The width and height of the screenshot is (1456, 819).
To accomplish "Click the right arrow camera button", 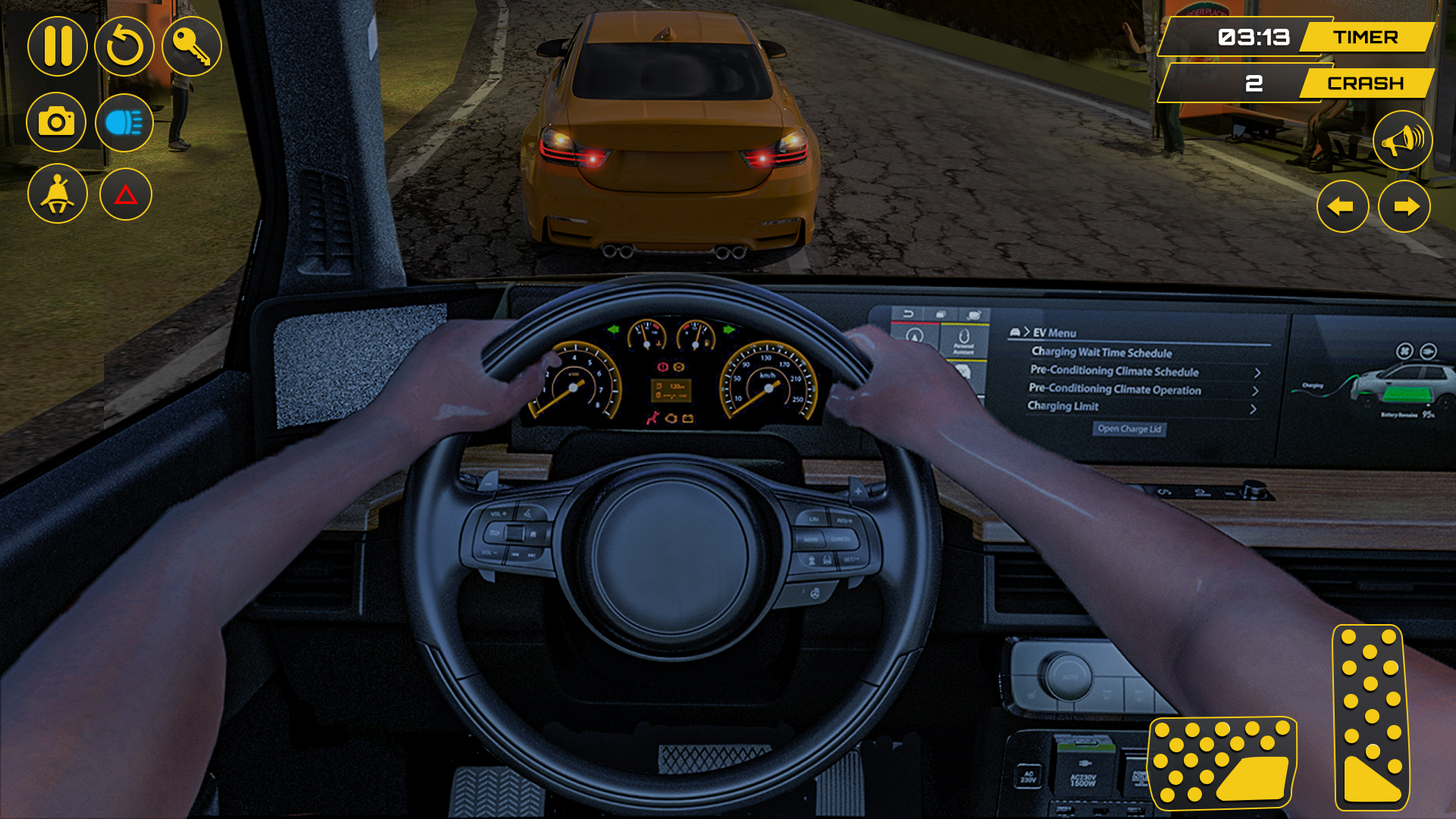I will click(1407, 206).
